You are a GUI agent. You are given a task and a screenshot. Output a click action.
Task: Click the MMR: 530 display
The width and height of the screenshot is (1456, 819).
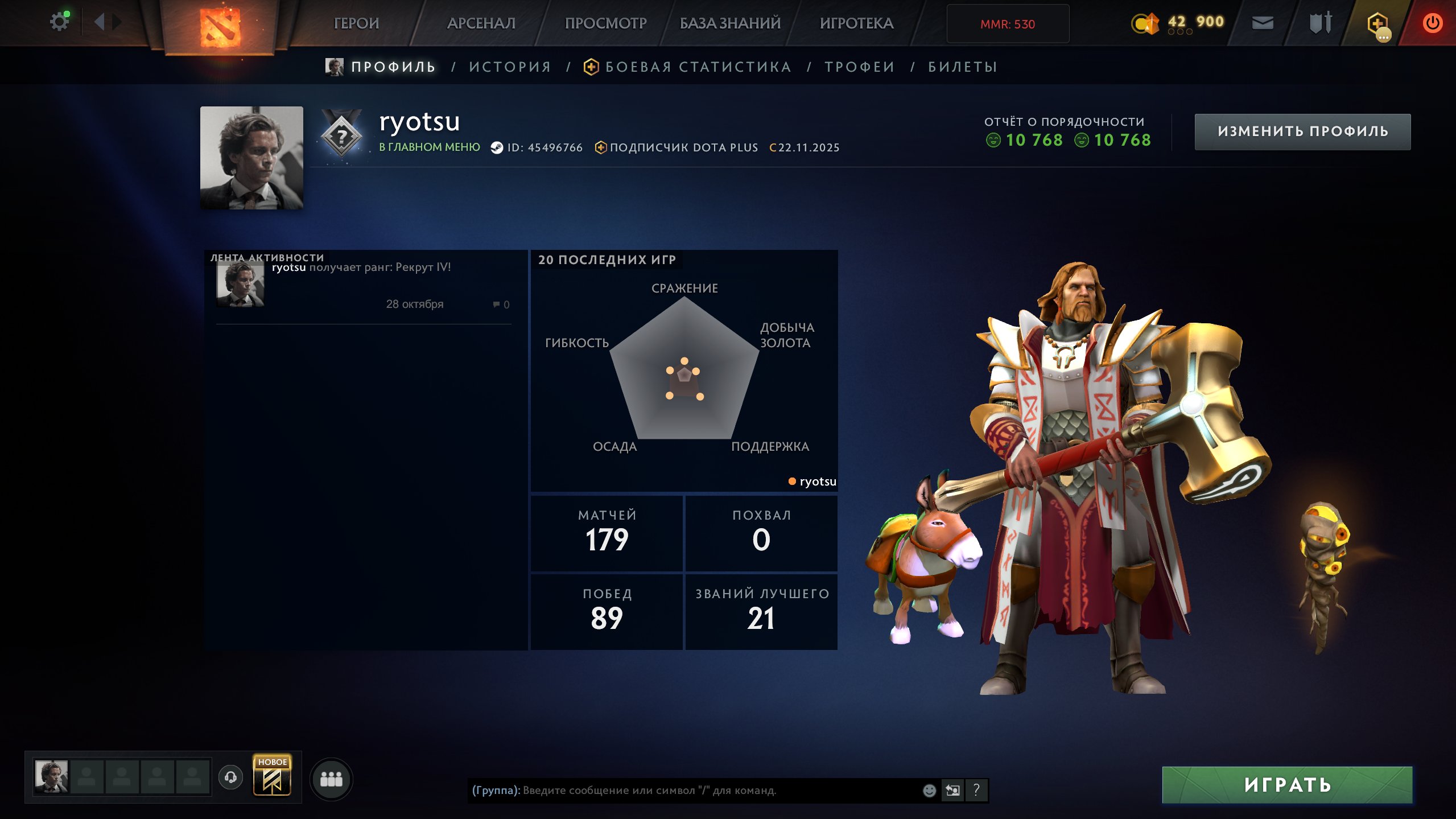click(1007, 23)
